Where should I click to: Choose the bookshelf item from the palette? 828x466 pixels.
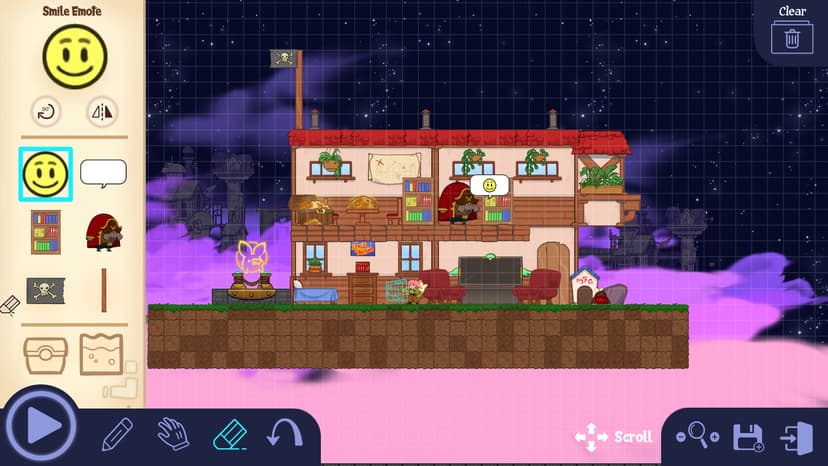[46, 232]
